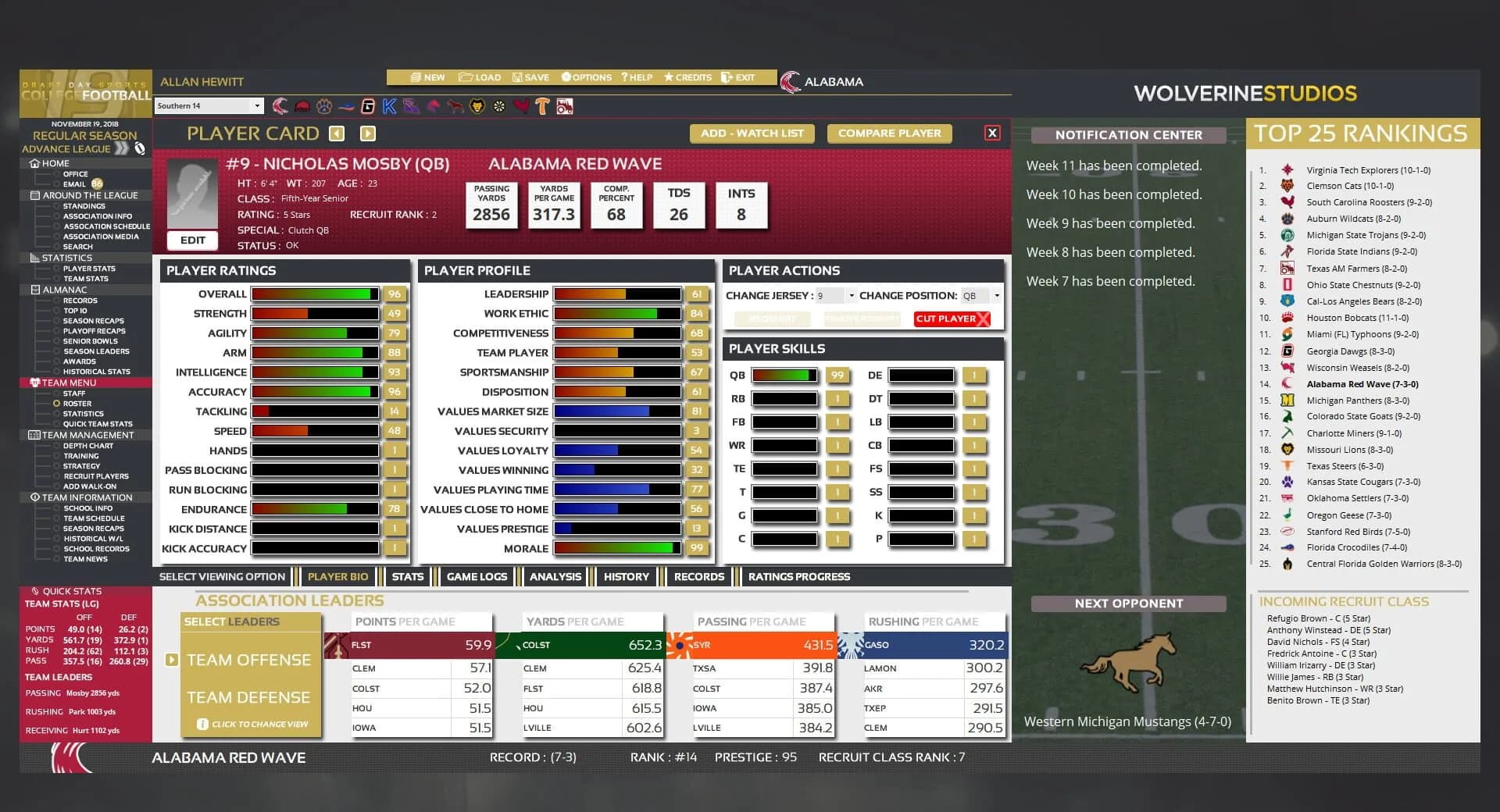
Task: Click Add - Watch List
Action: point(752,133)
